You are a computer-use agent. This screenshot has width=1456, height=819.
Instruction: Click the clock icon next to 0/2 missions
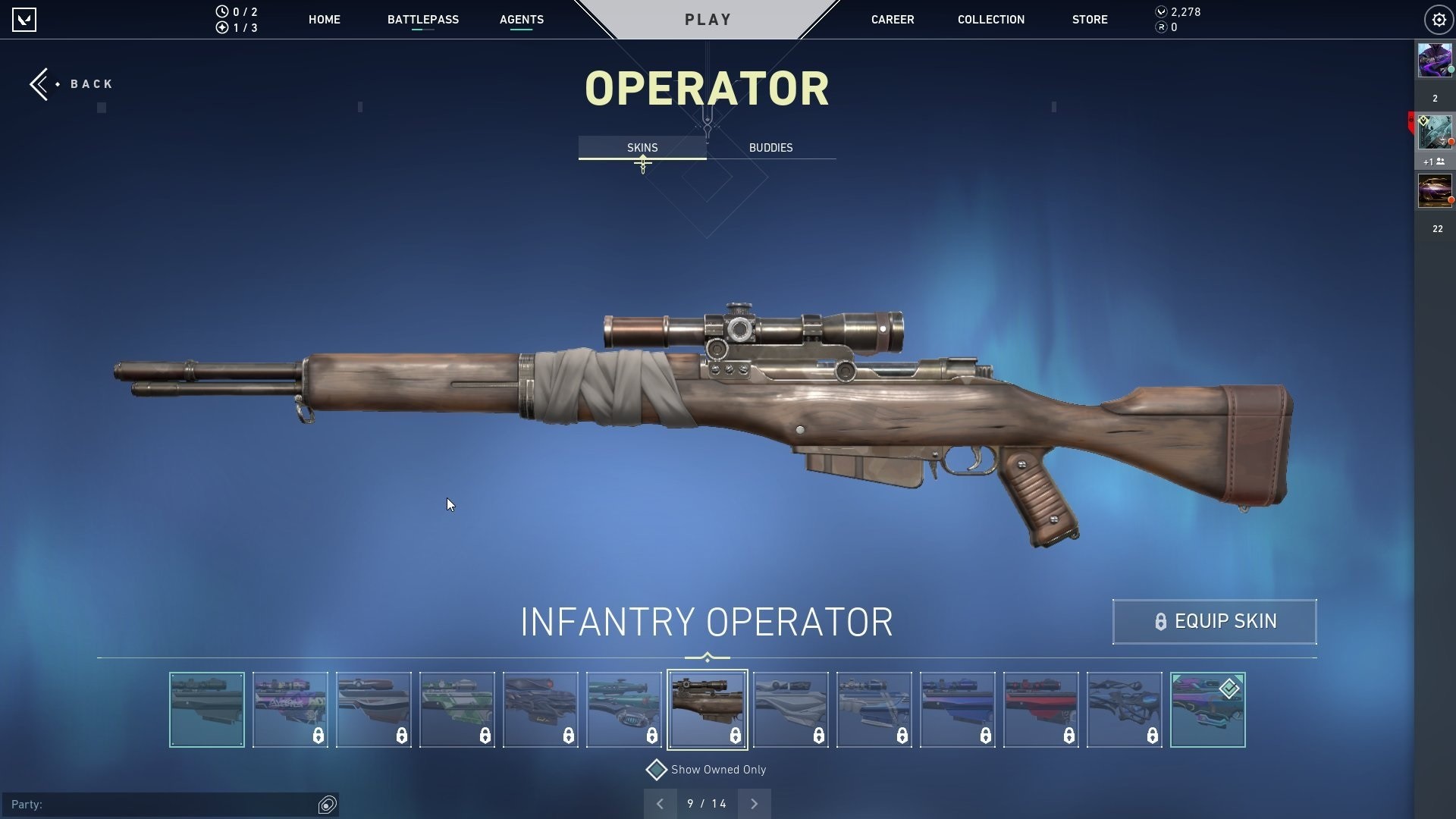point(221,11)
